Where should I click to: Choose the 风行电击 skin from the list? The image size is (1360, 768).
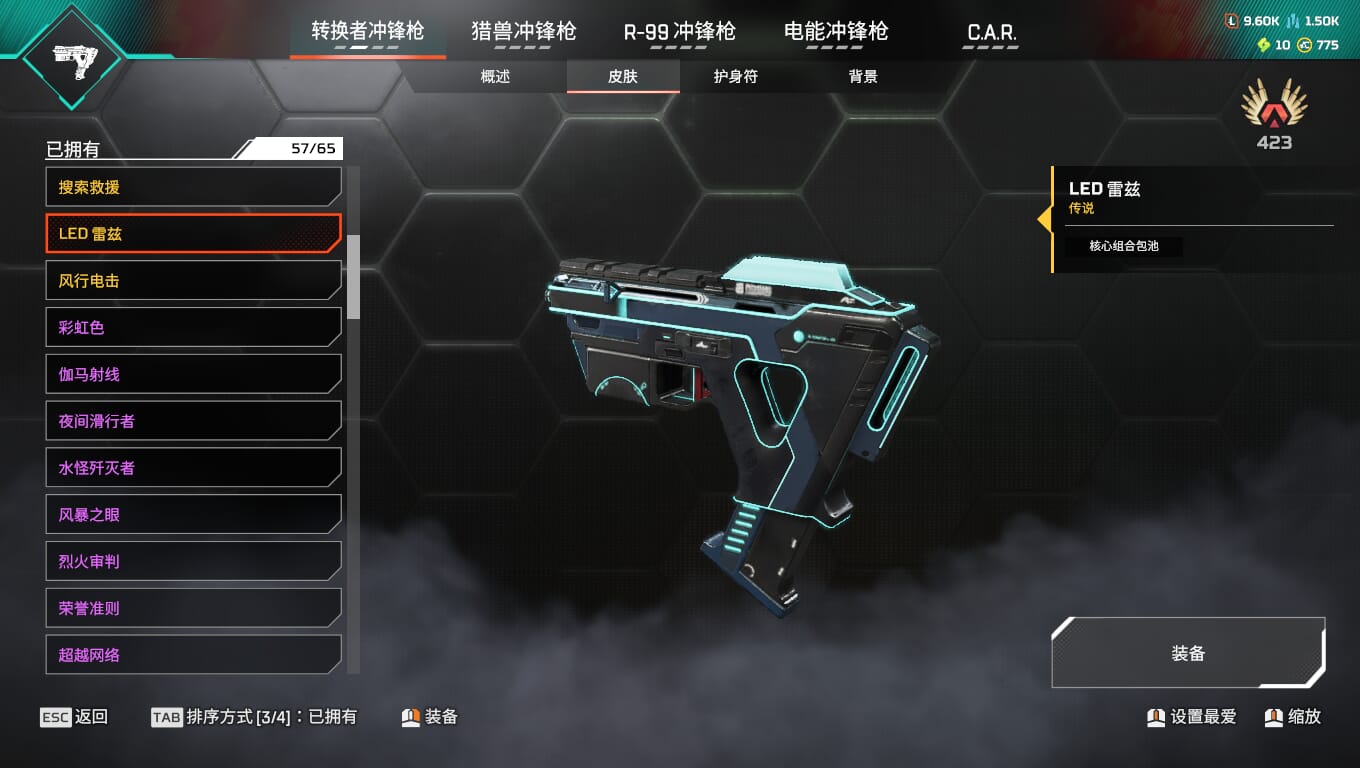pos(193,281)
